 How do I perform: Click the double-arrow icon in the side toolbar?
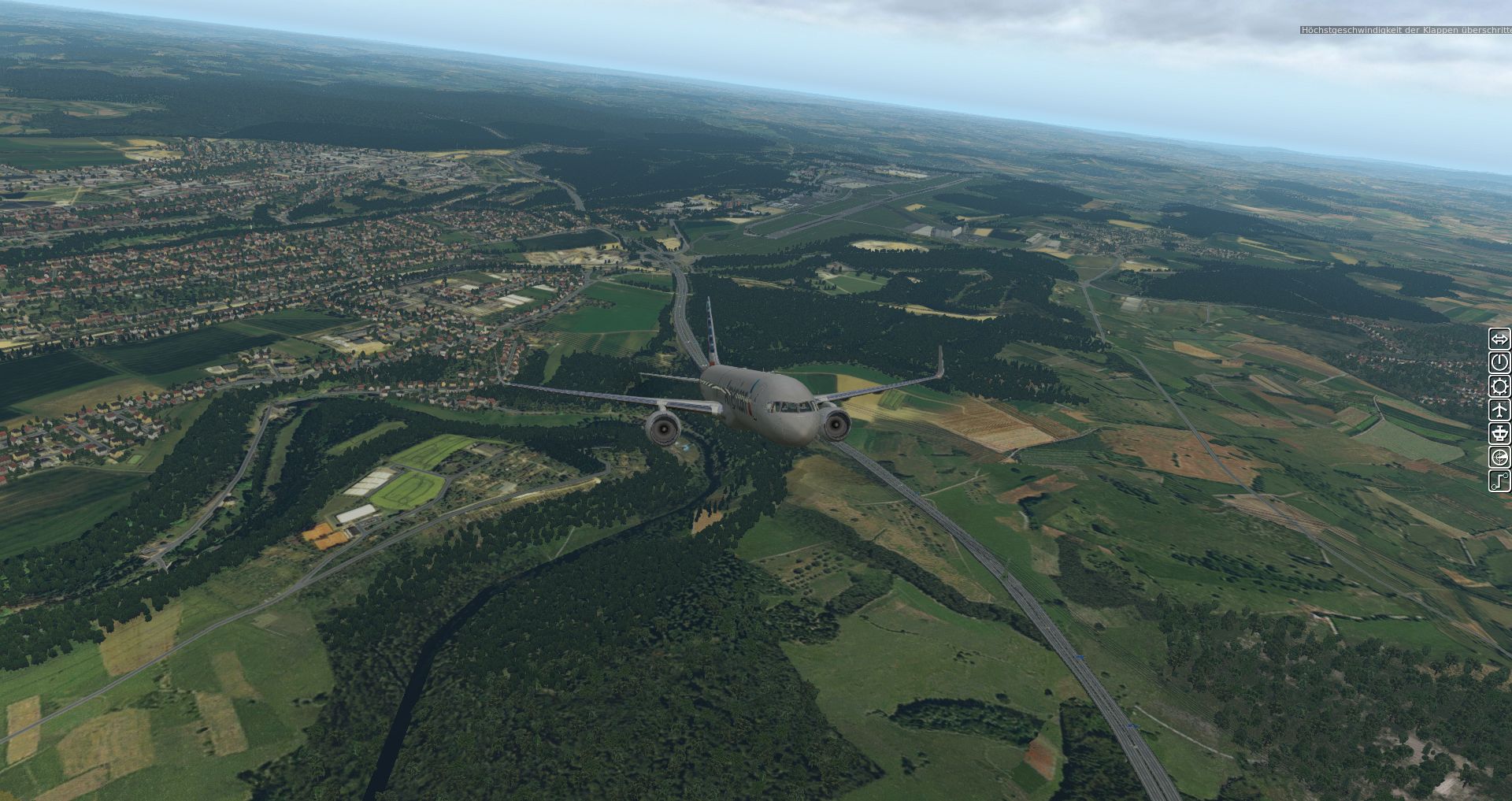click(x=1499, y=339)
